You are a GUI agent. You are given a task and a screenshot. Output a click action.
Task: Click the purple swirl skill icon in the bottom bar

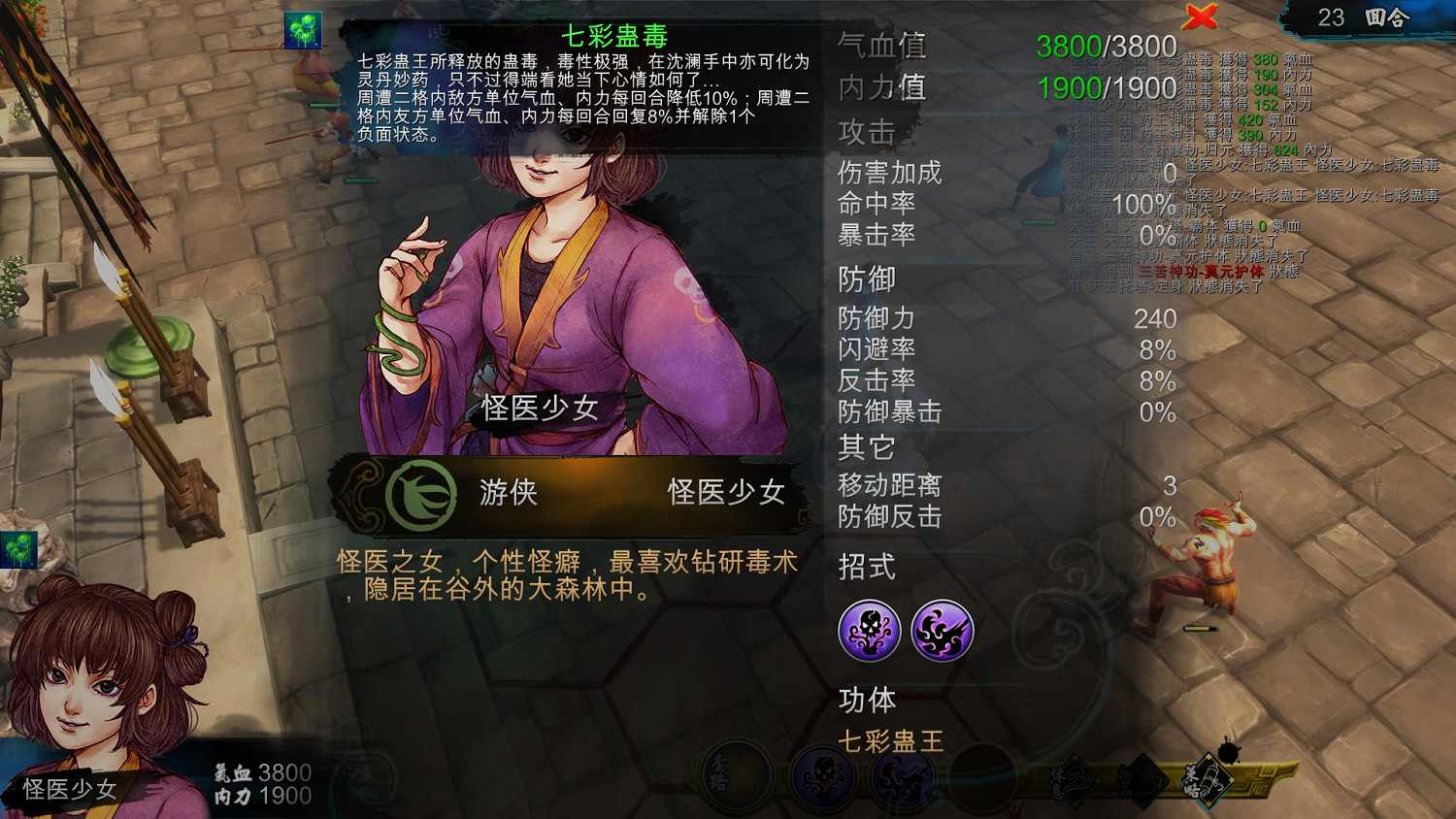click(903, 778)
